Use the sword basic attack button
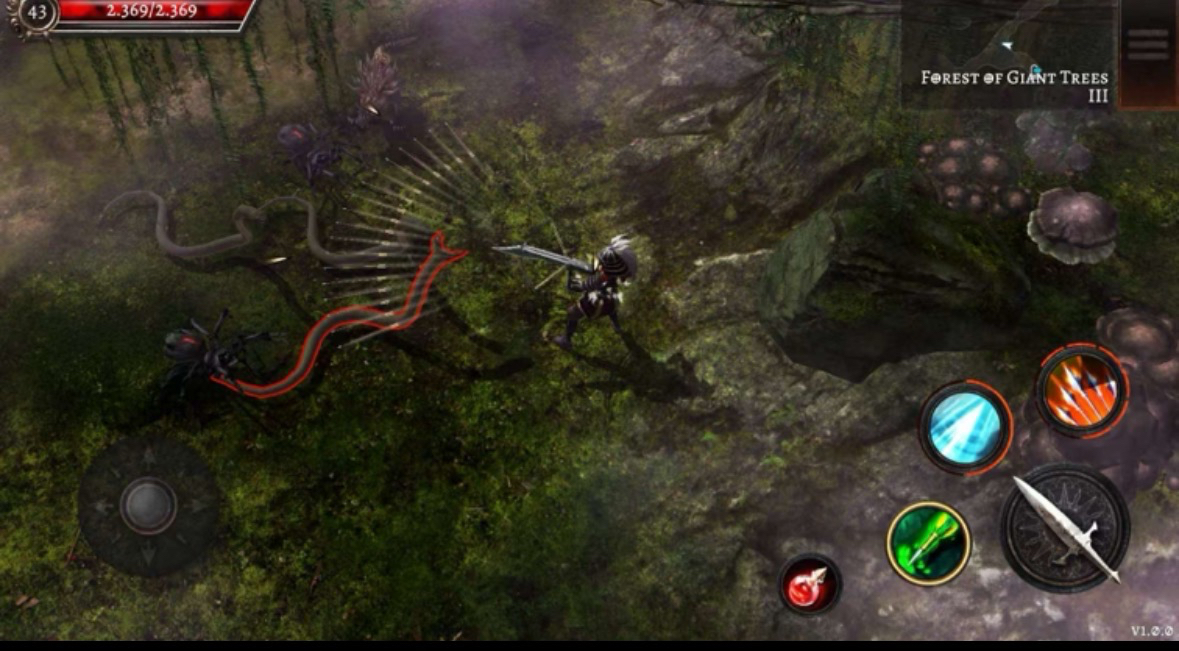Viewport: 1179px width, 651px height. [1066, 526]
